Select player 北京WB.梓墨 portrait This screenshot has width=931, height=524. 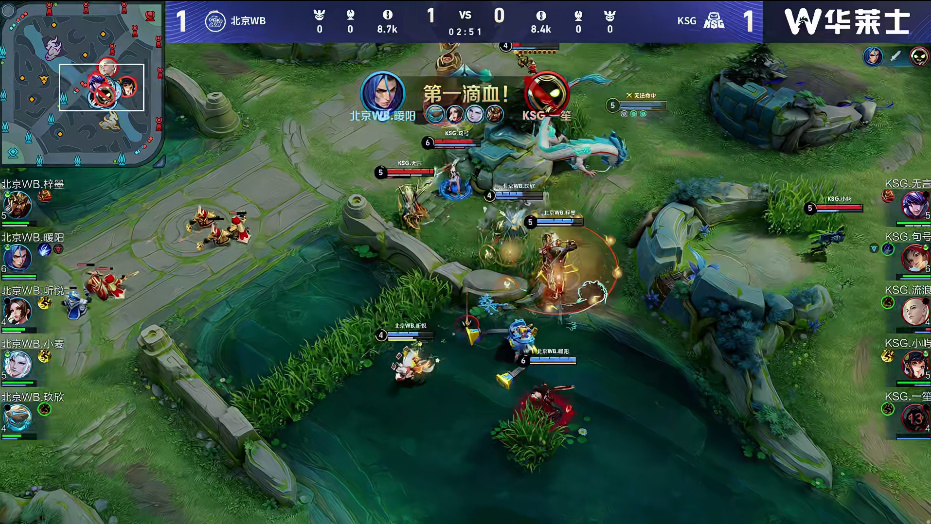click(17, 204)
